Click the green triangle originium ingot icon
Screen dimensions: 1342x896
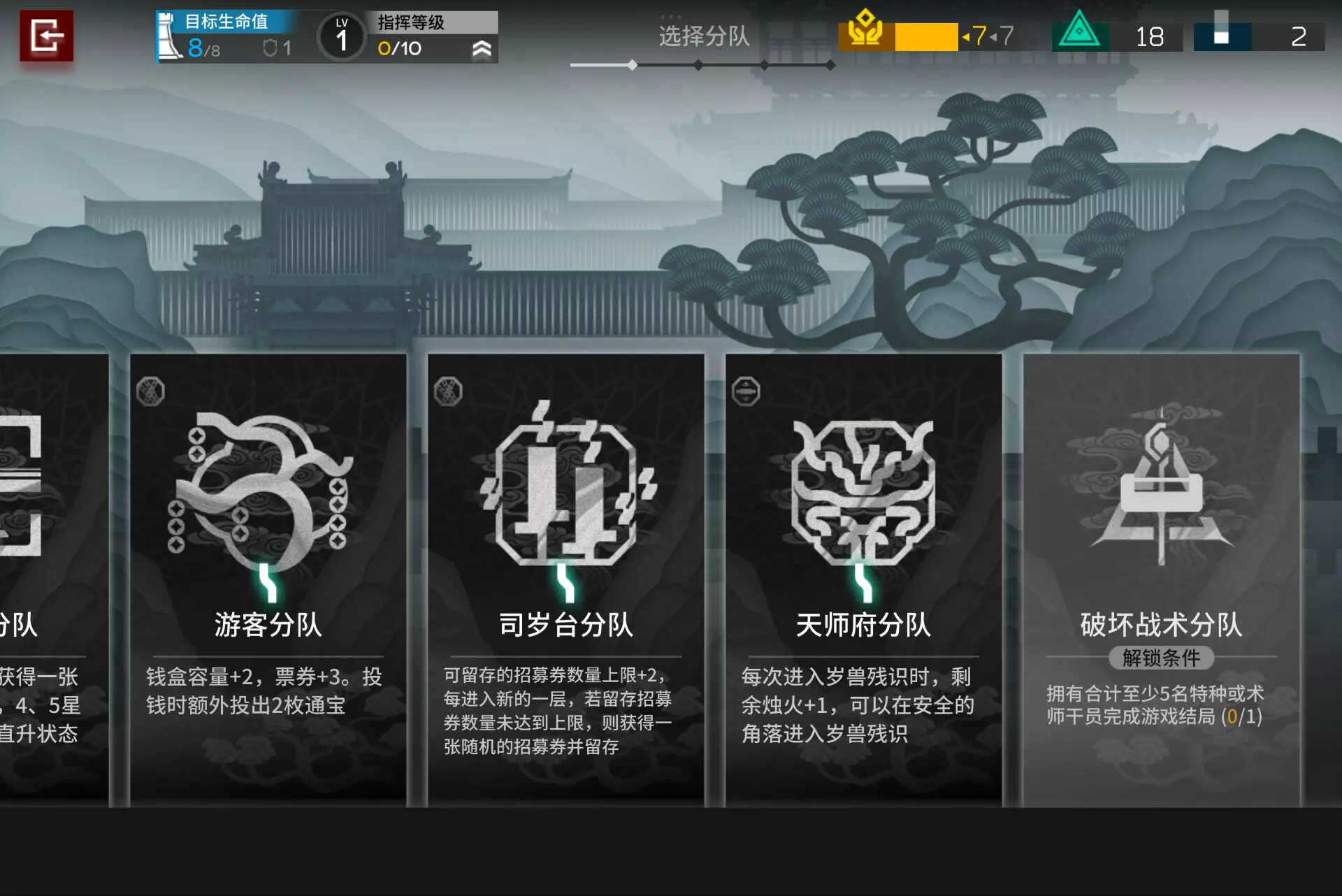point(1080,33)
